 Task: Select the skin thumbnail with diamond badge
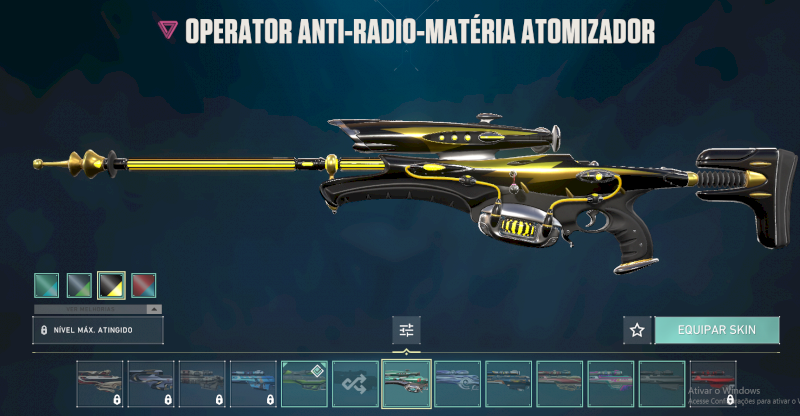click(x=304, y=383)
